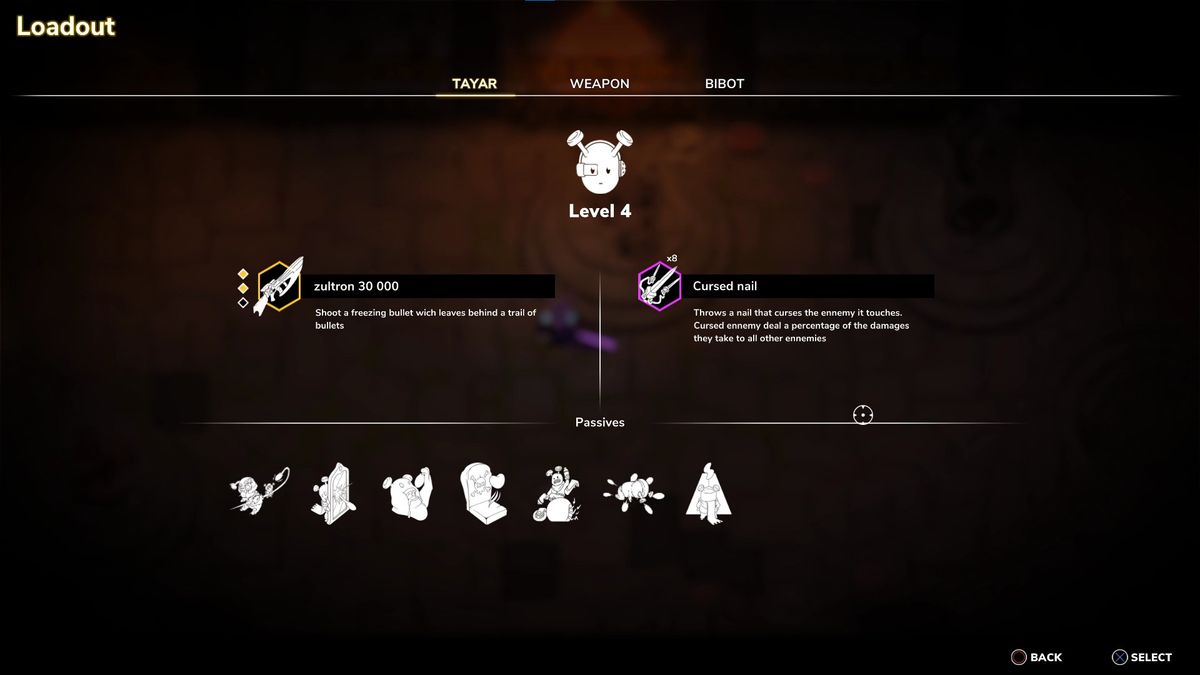Select the character hopping over rock passive
Screen dimensions: 1200x675
pos(557,494)
